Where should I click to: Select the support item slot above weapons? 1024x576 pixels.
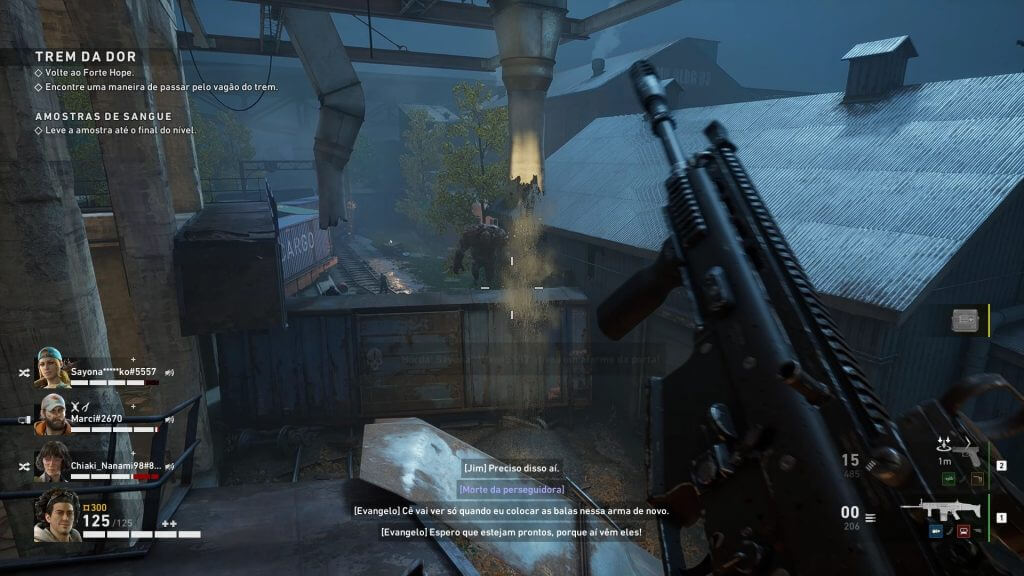coord(965,320)
